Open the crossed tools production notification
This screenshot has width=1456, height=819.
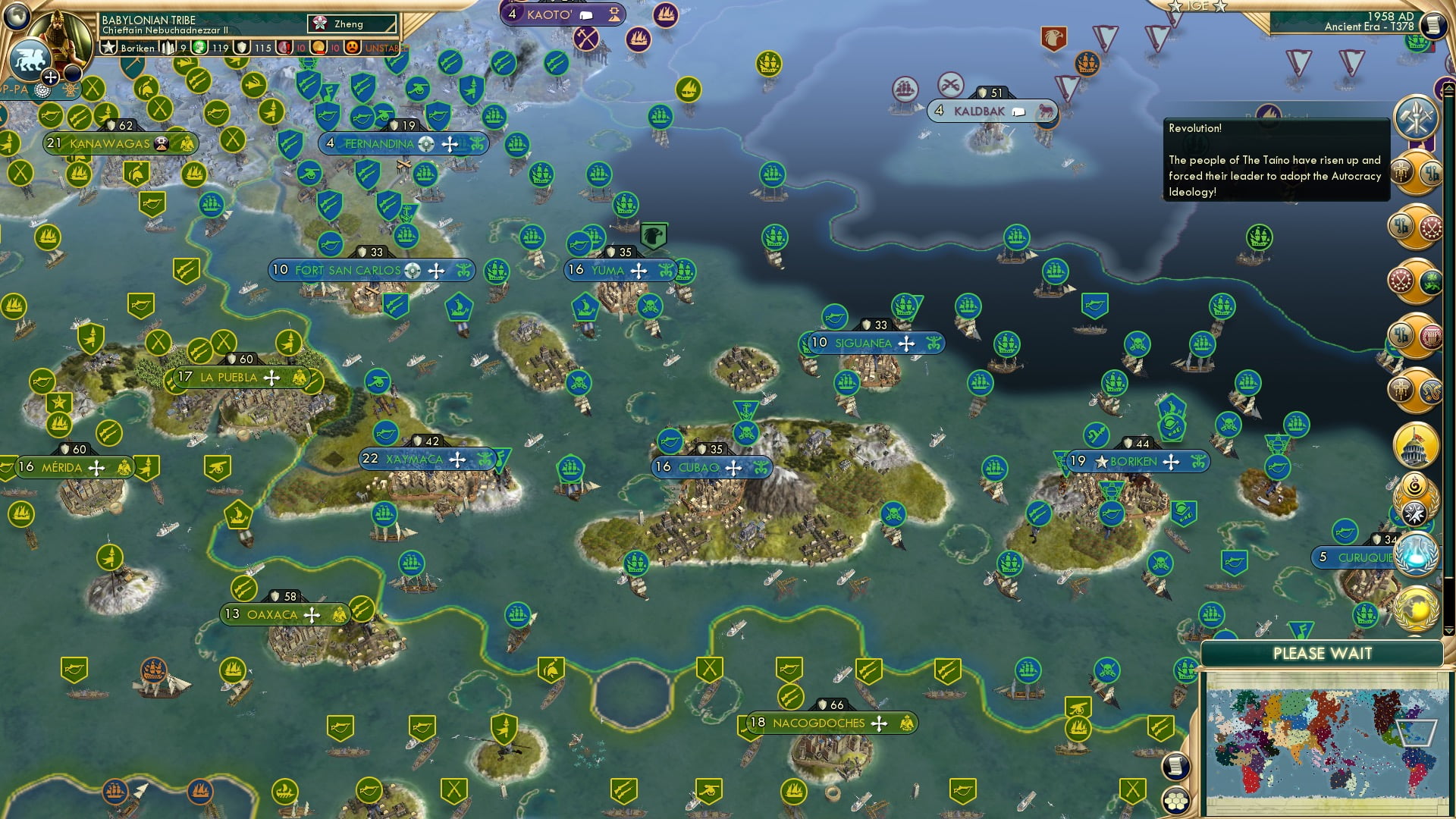coord(1415,118)
